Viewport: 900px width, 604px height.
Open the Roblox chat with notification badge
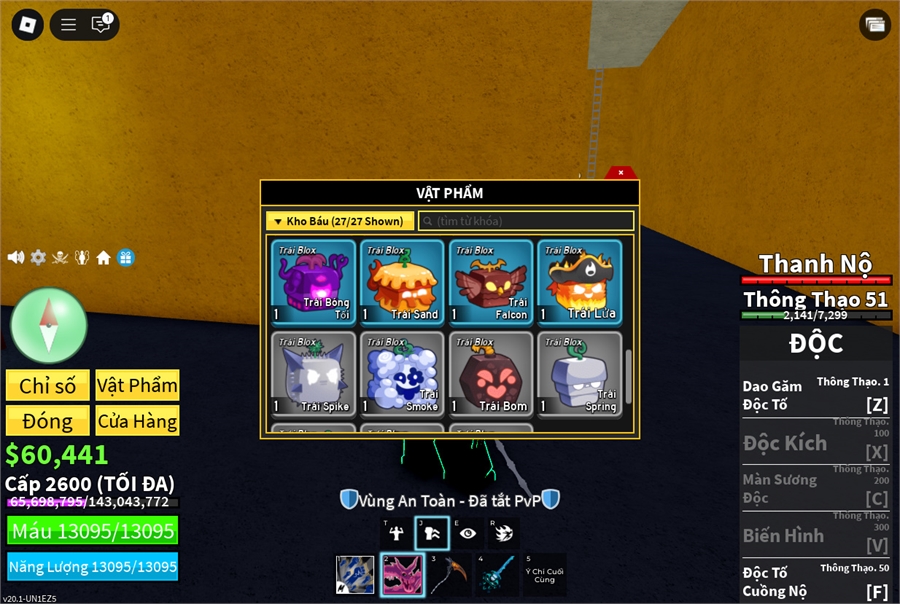click(101, 25)
